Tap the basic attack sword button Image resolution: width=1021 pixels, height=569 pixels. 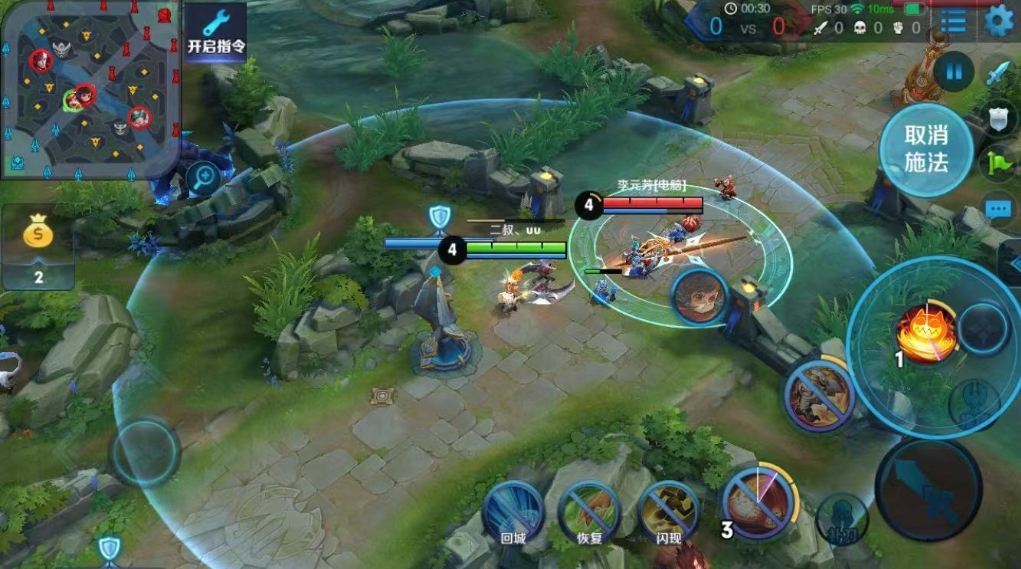click(928, 490)
